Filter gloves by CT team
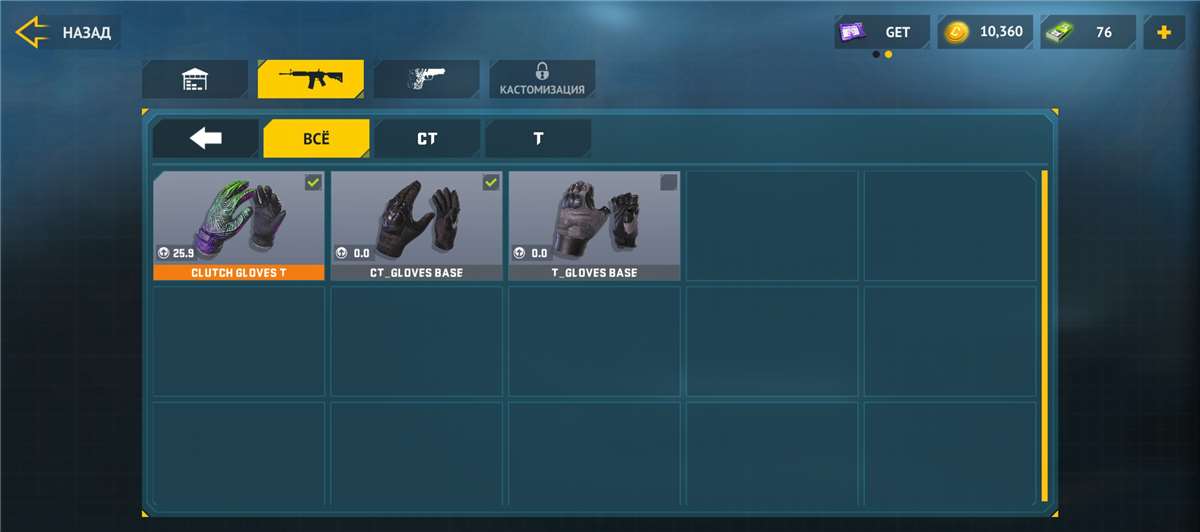1200x532 pixels. pyautogui.click(x=427, y=139)
